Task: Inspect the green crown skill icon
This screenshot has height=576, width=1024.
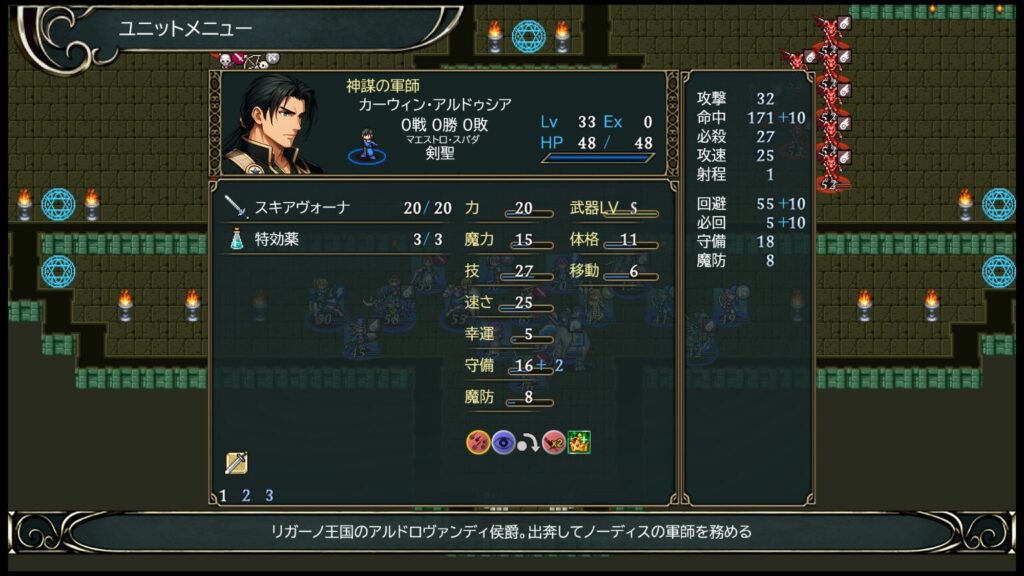Action: click(x=578, y=442)
